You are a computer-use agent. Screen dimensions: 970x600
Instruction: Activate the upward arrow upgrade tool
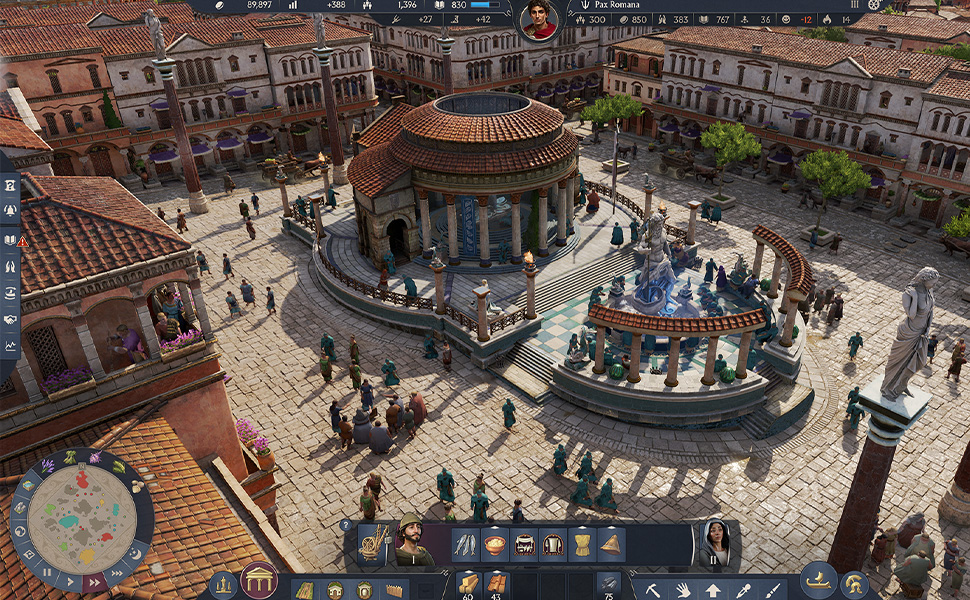[x=713, y=590]
